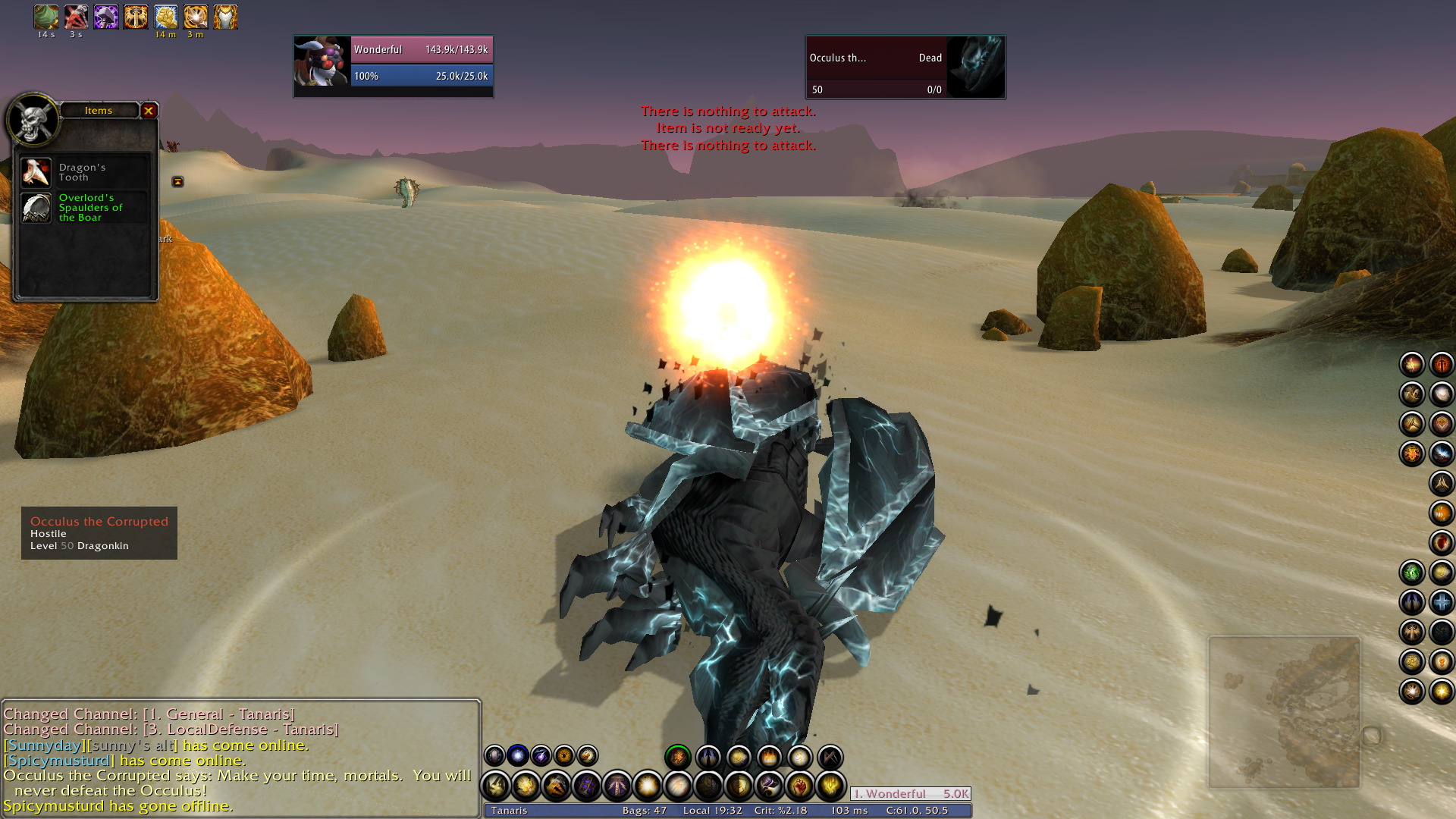Use the green-ringed ability icon
The height and width of the screenshot is (819, 1456).
[677, 757]
